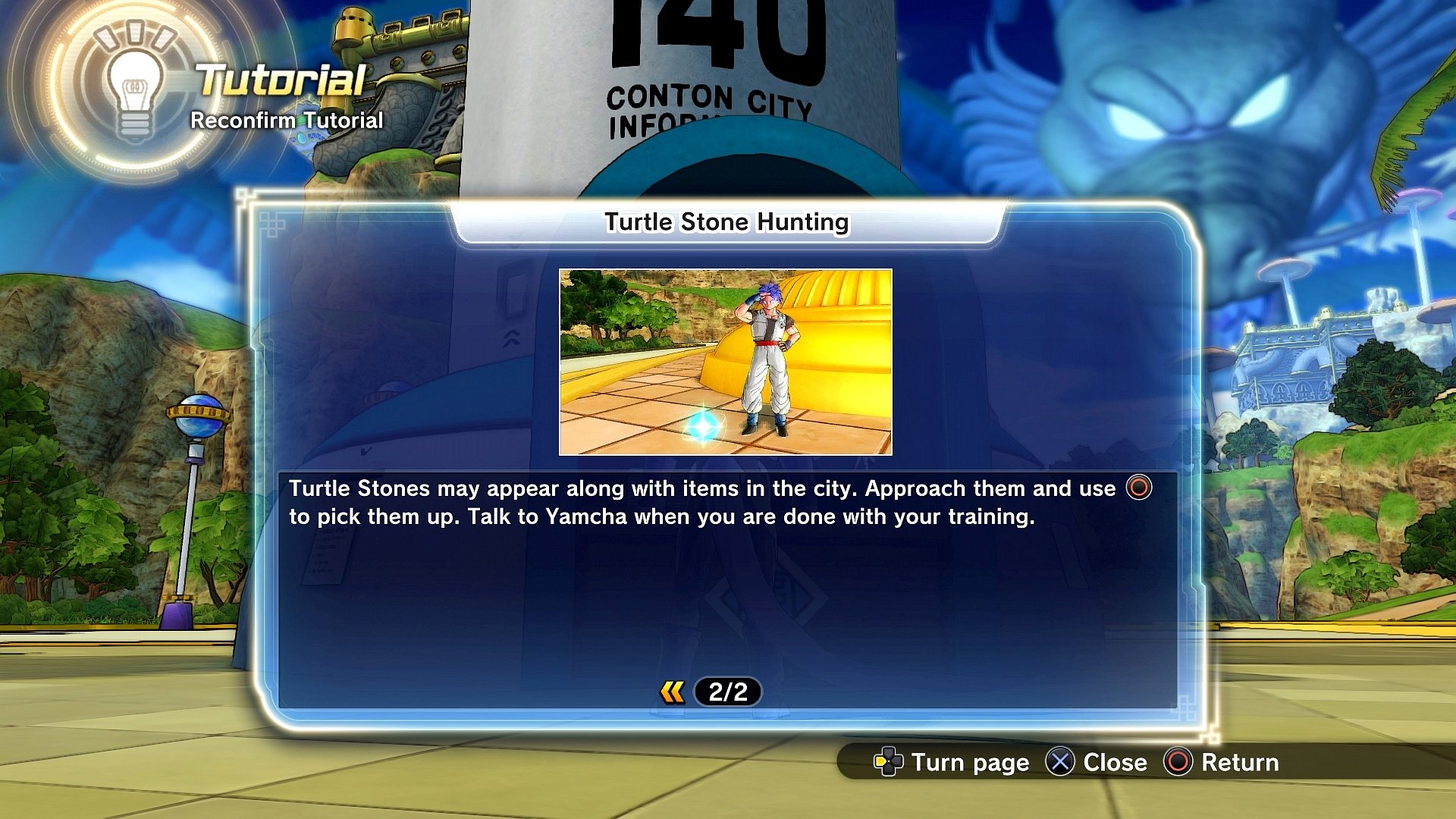This screenshot has width=1456, height=819.
Task: Select the Turtle Stone Hunting title tab
Action: click(727, 222)
